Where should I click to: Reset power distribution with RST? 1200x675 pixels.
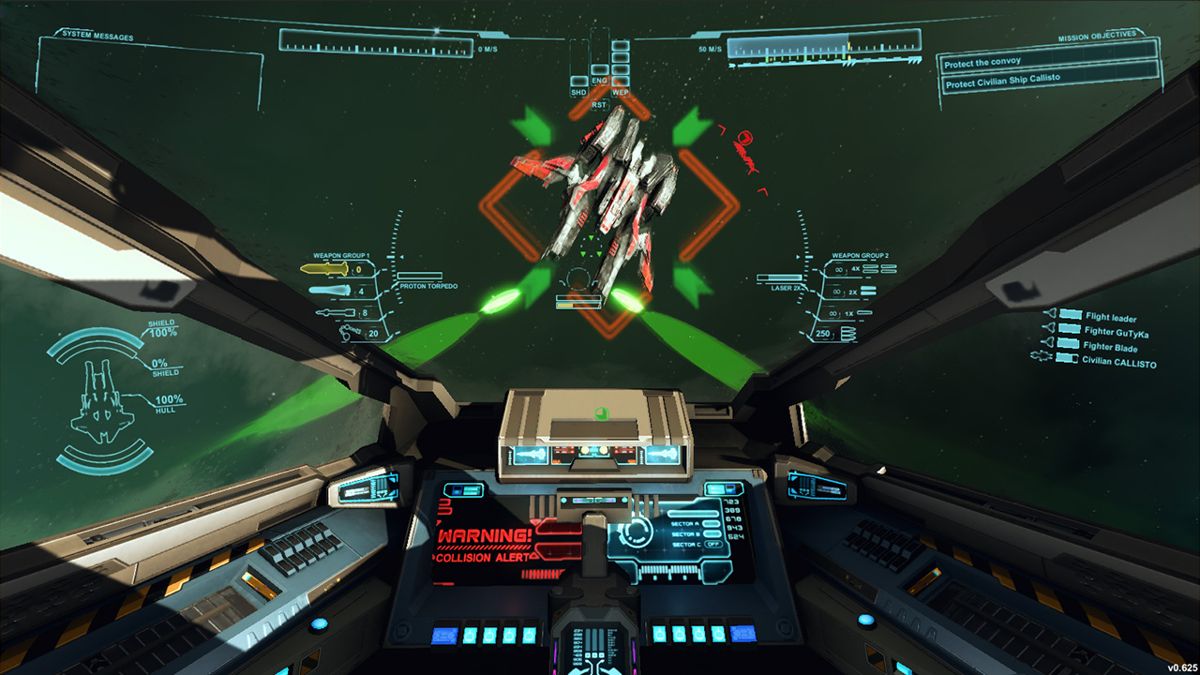click(599, 104)
